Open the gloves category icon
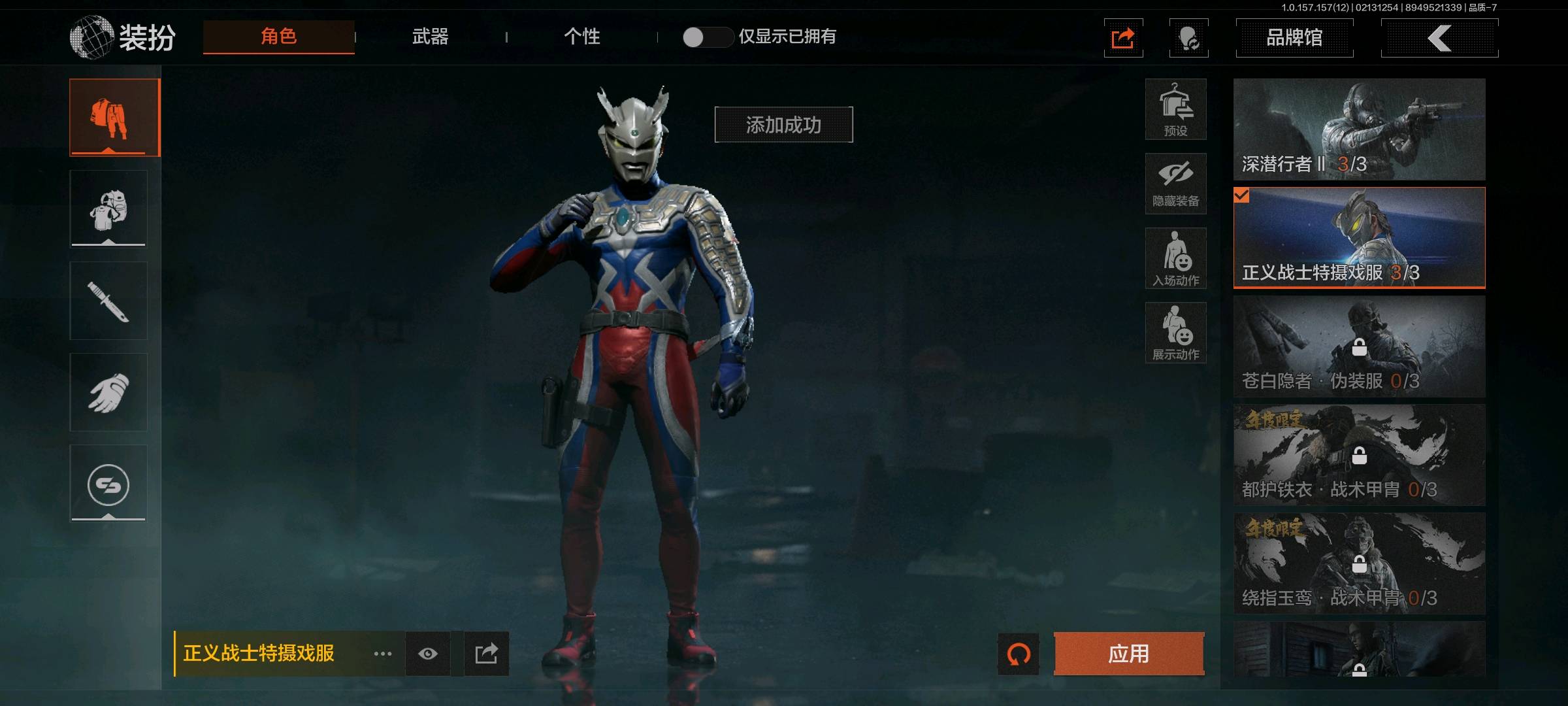1568x706 pixels. (x=108, y=392)
